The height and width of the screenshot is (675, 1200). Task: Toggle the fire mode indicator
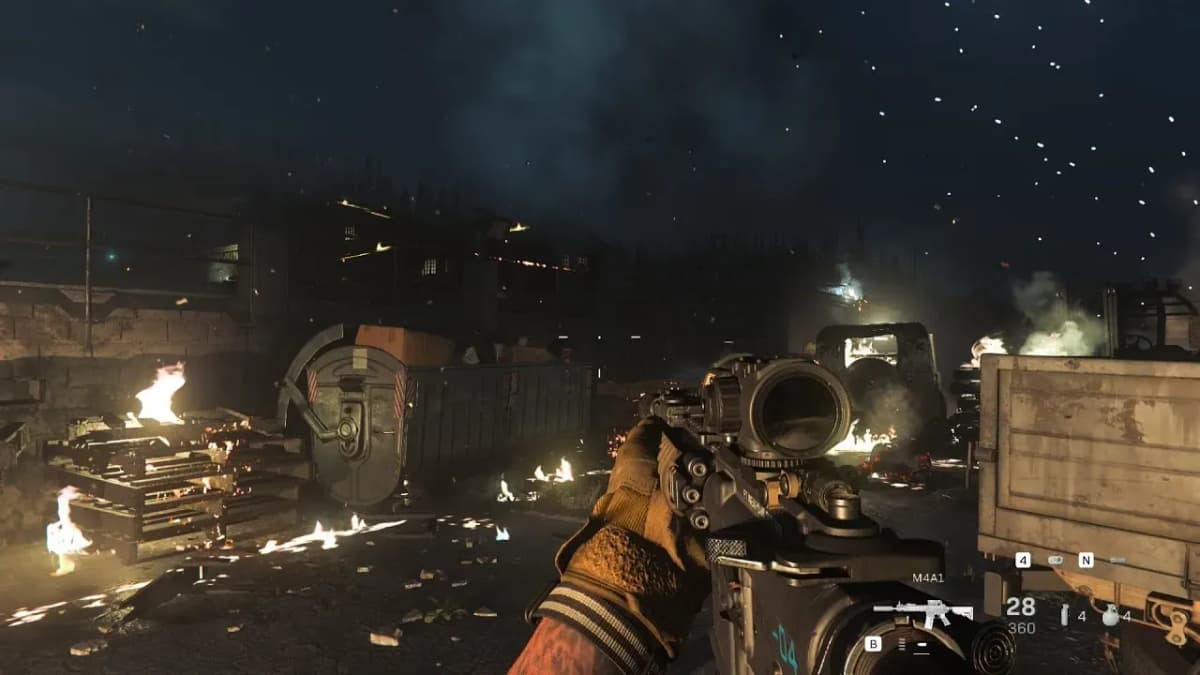pyautogui.click(x=902, y=645)
